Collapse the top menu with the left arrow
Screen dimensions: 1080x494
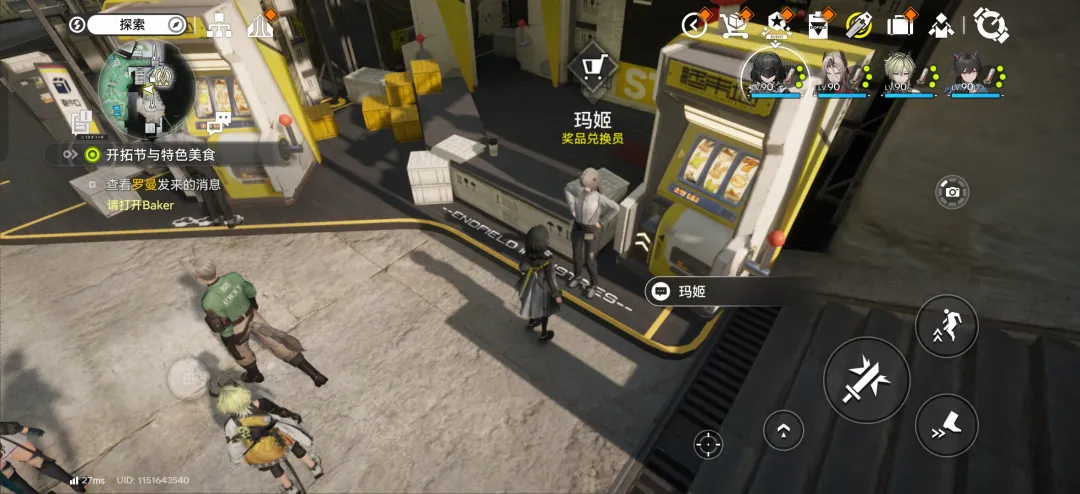click(694, 25)
